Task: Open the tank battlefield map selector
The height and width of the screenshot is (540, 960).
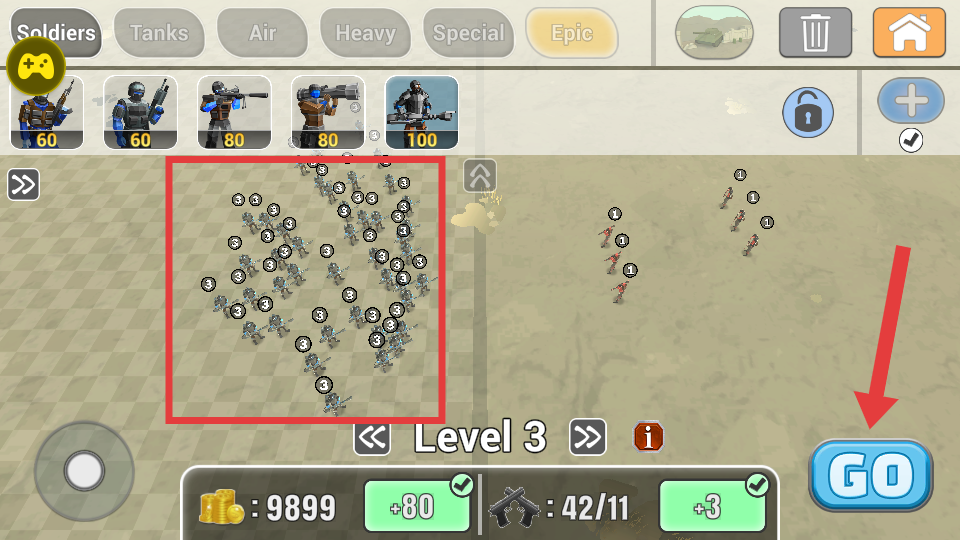Action: point(714,33)
